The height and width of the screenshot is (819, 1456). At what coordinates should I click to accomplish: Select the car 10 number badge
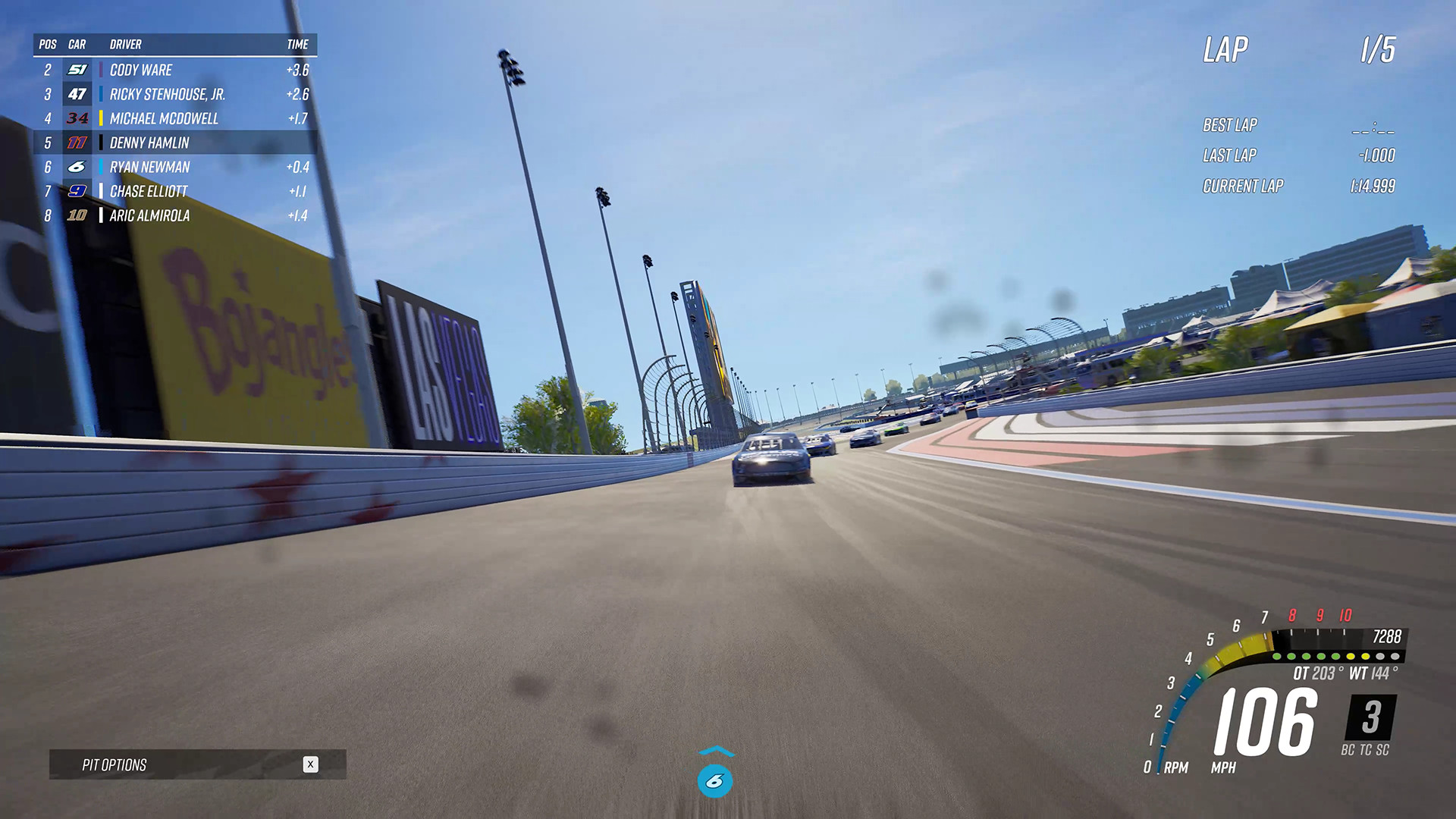[78, 215]
